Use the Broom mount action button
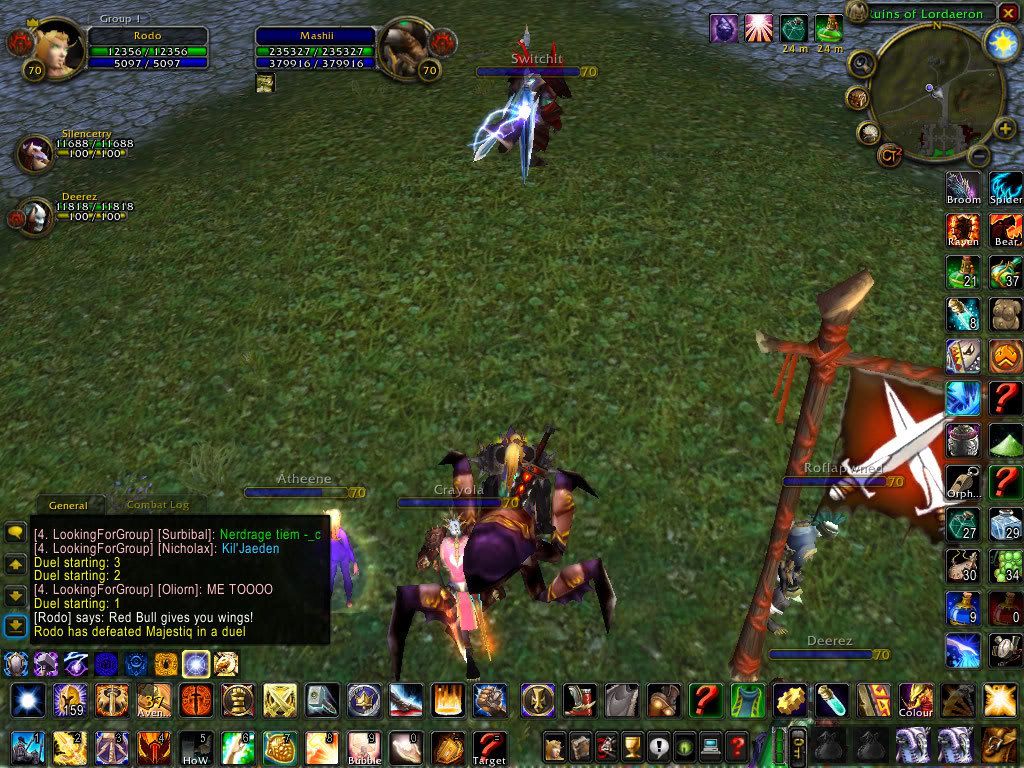Image resolution: width=1024 pixels, height=768 pixels. tap(963, 188)
